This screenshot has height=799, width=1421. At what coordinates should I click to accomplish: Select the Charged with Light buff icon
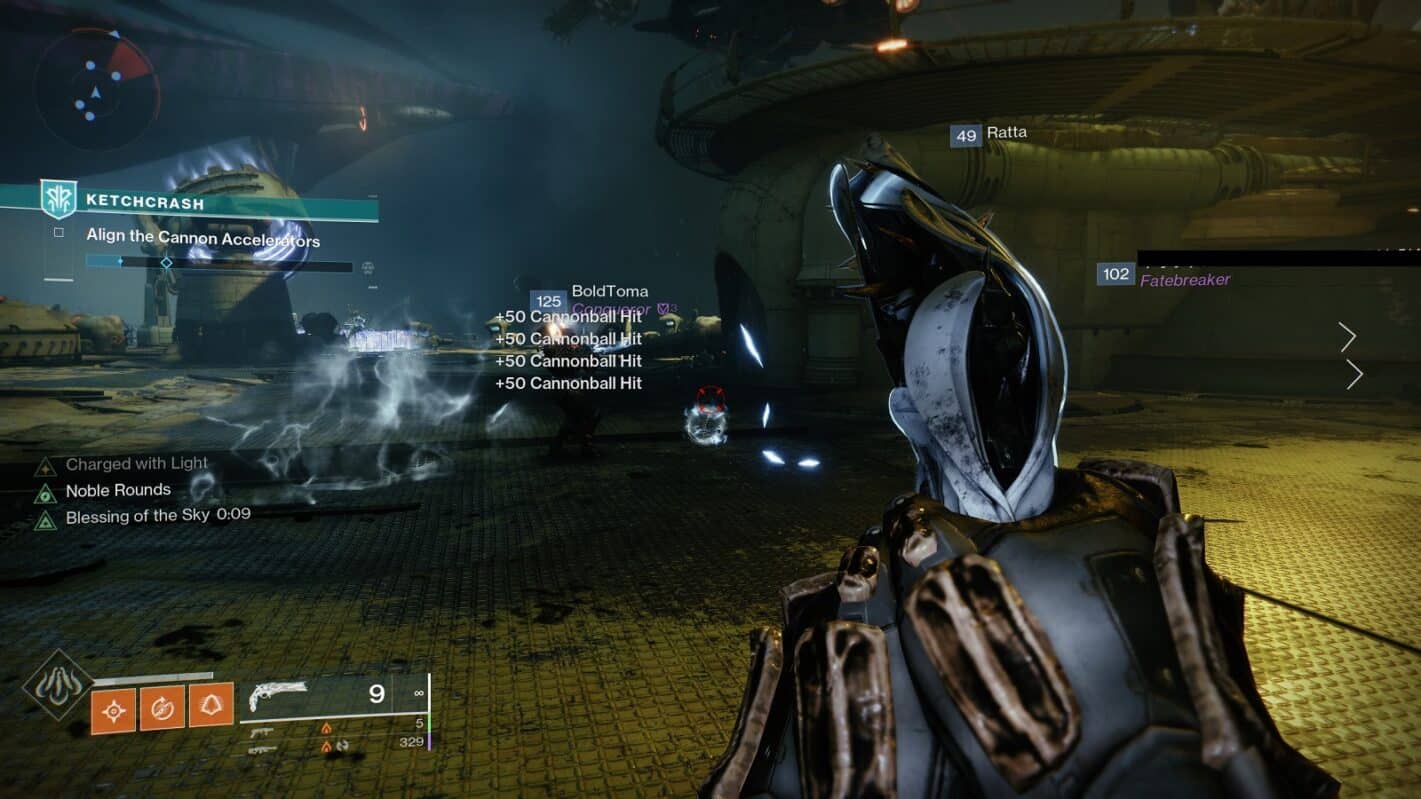tap(44, 466)
